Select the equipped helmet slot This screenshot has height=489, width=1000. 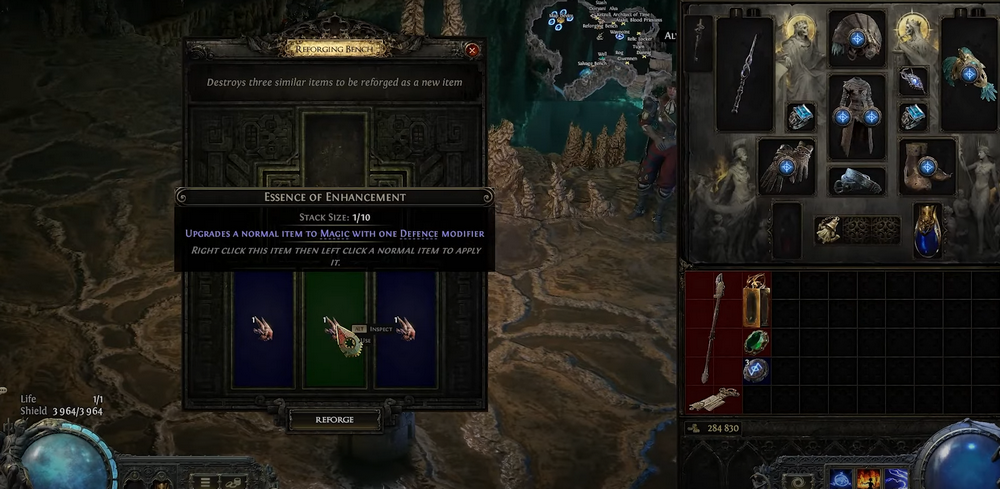[x=857, y=40]
